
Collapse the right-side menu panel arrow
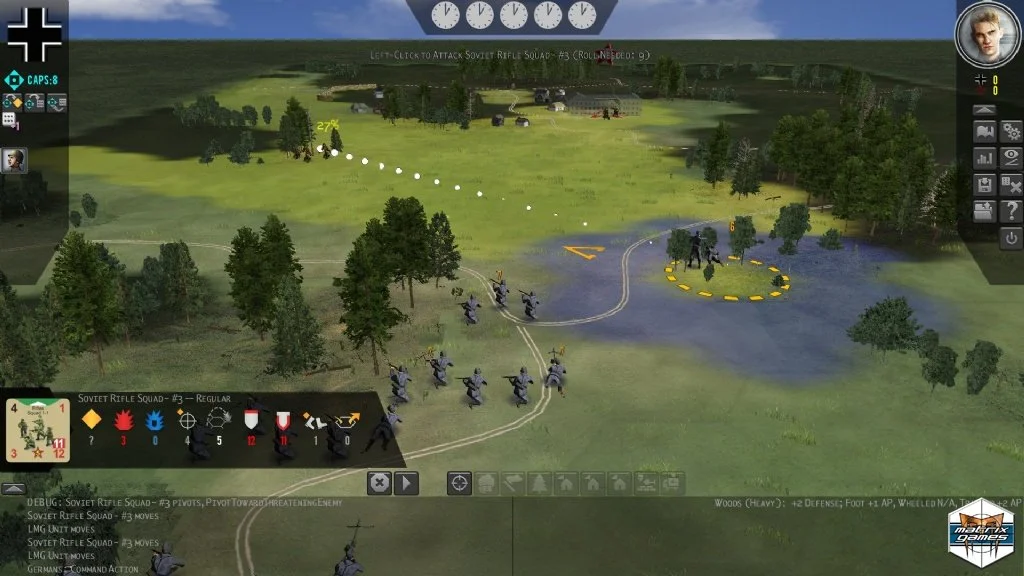[984, 108]
